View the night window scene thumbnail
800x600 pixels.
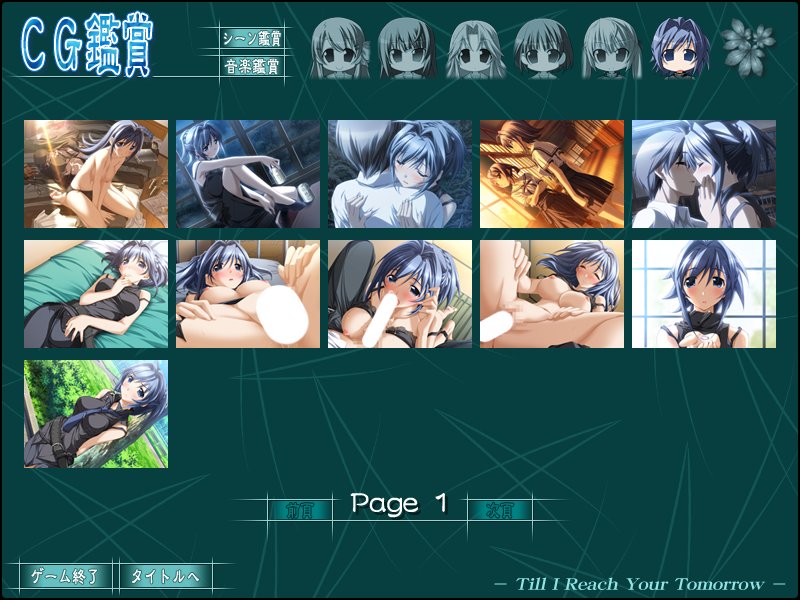click(248, 174)
